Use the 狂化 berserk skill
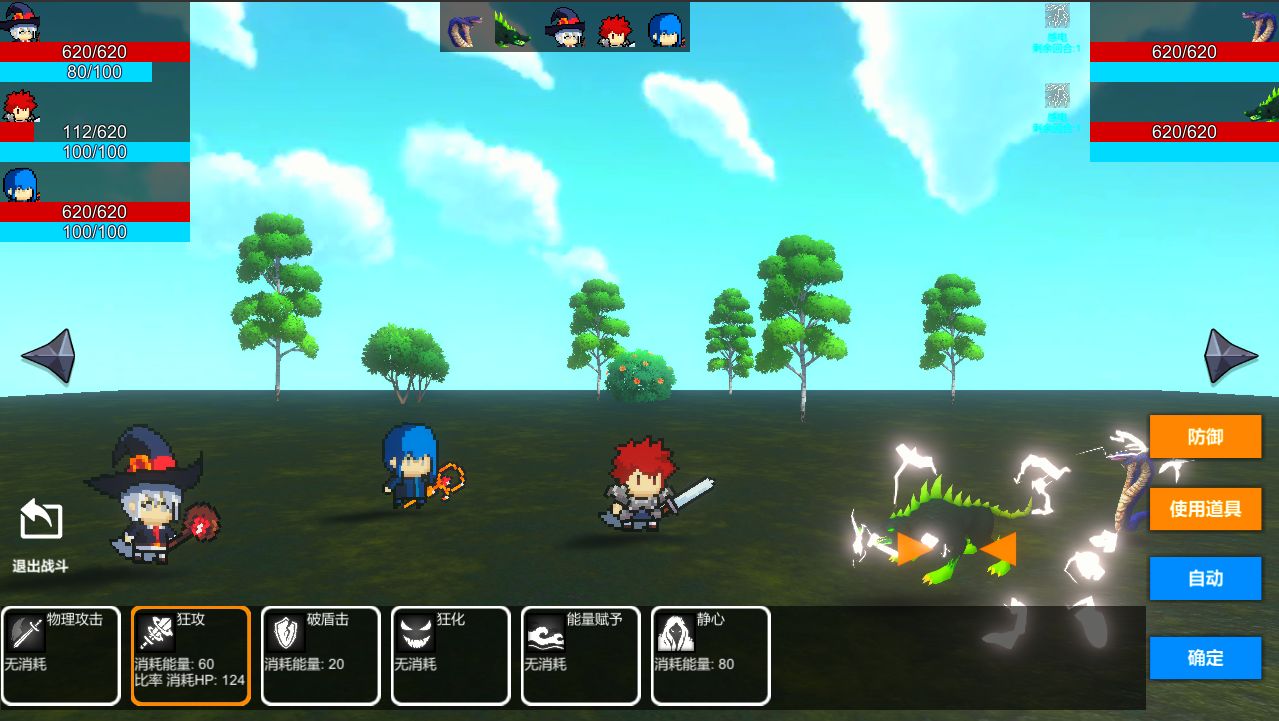 tap(451, 655)
